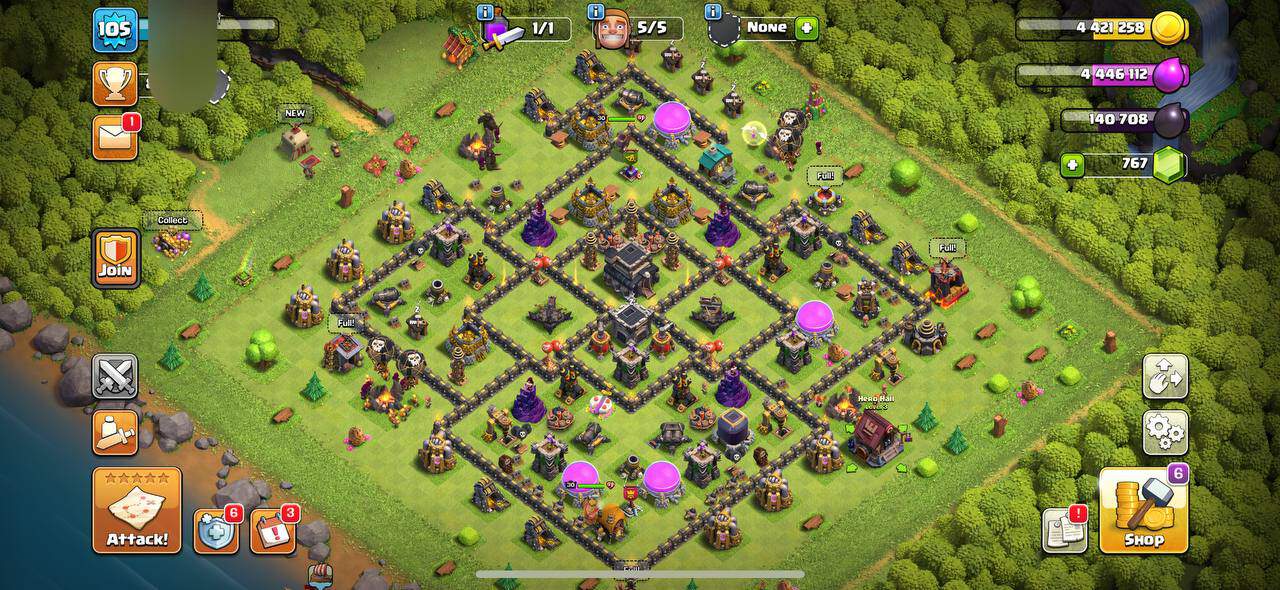This screenshot has height=590, width=1280.
Task: Open the inbox envelope with notification
Action: coord(114,138)
